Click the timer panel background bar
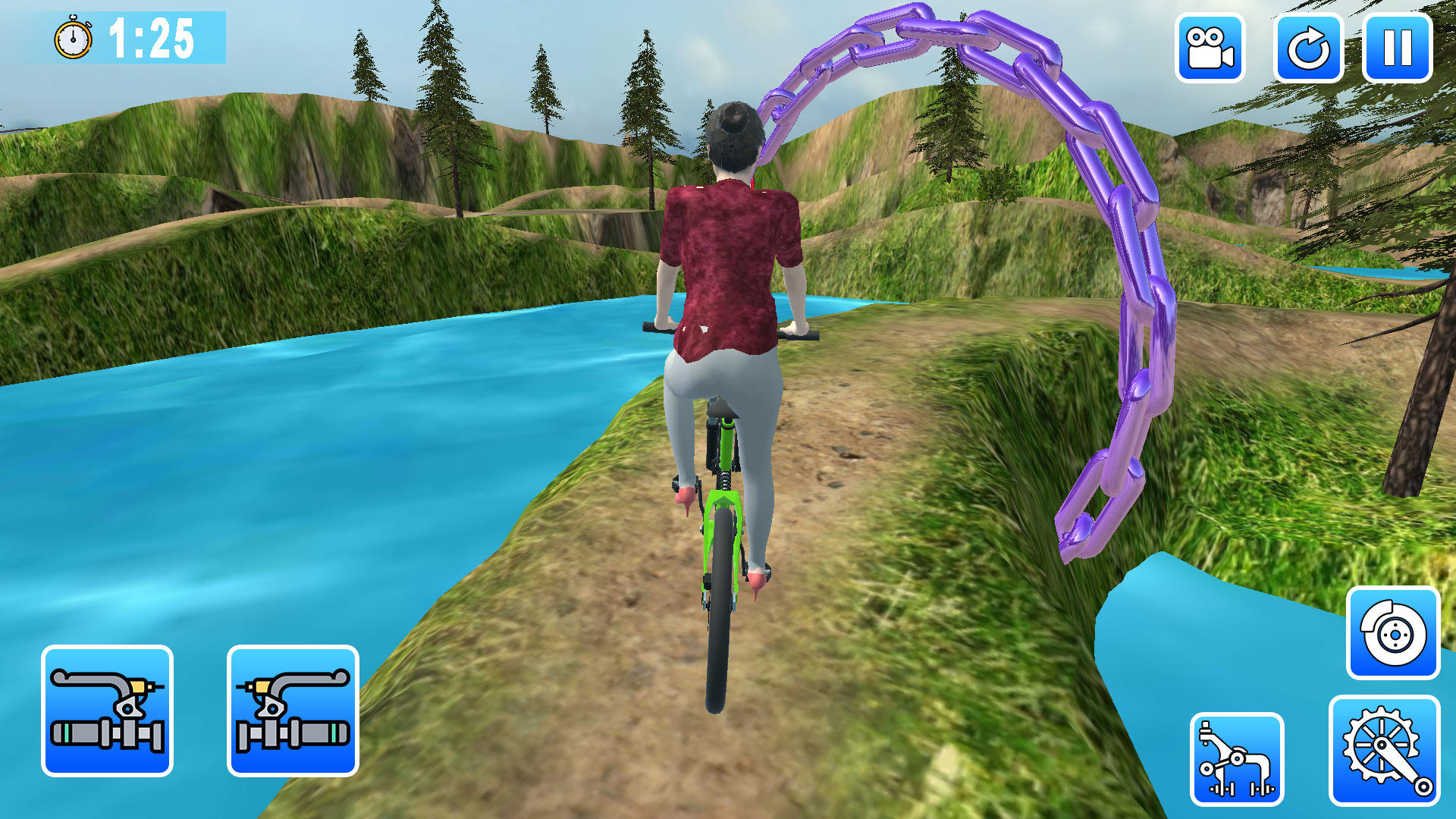1456x819 pixels. (205, 36)
